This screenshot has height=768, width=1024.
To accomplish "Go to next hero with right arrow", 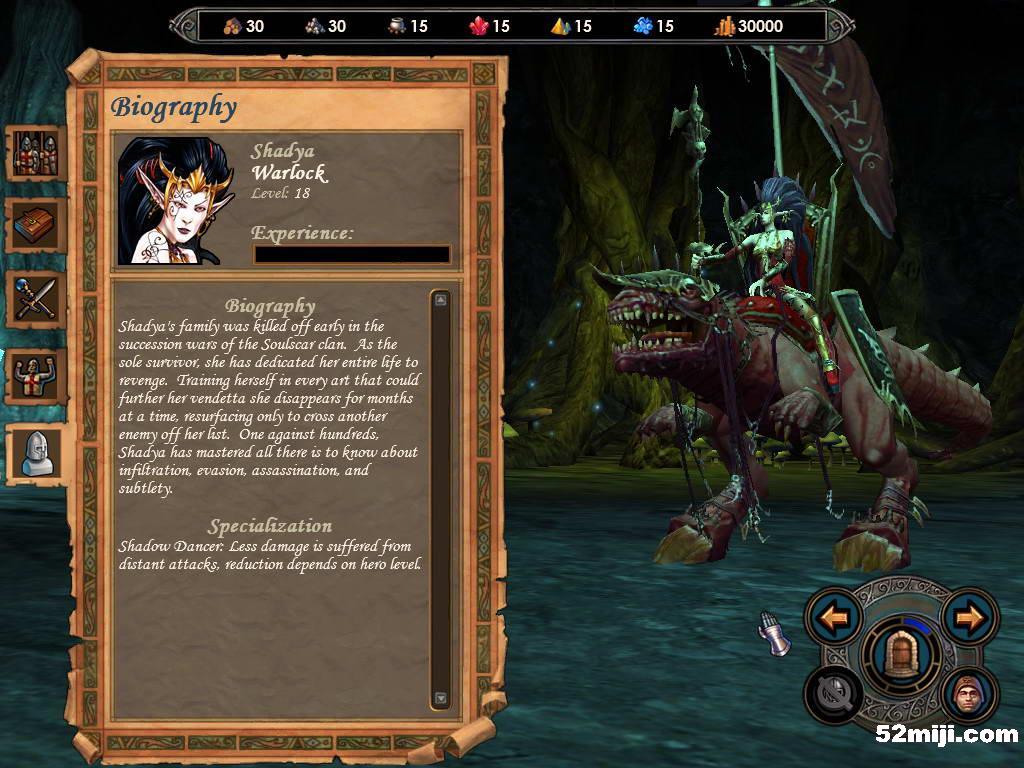I will (x=969, y=617).
